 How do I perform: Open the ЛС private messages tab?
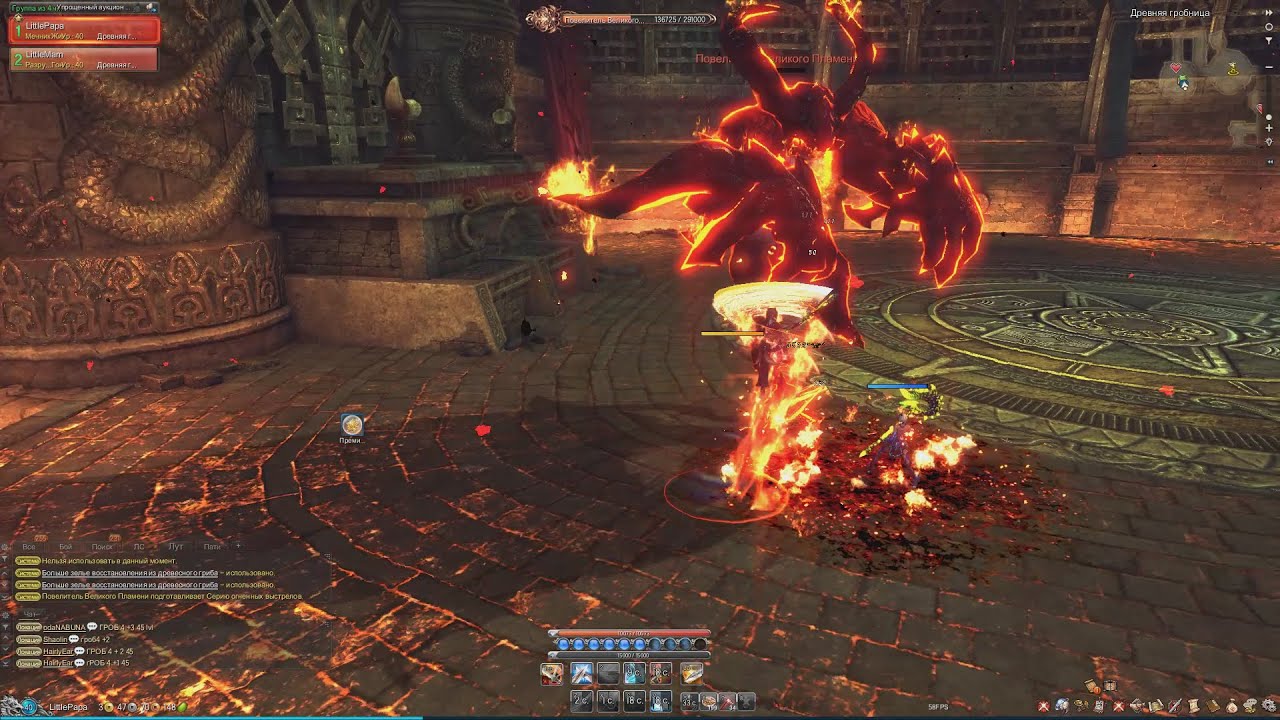click(x=139, y=547)
